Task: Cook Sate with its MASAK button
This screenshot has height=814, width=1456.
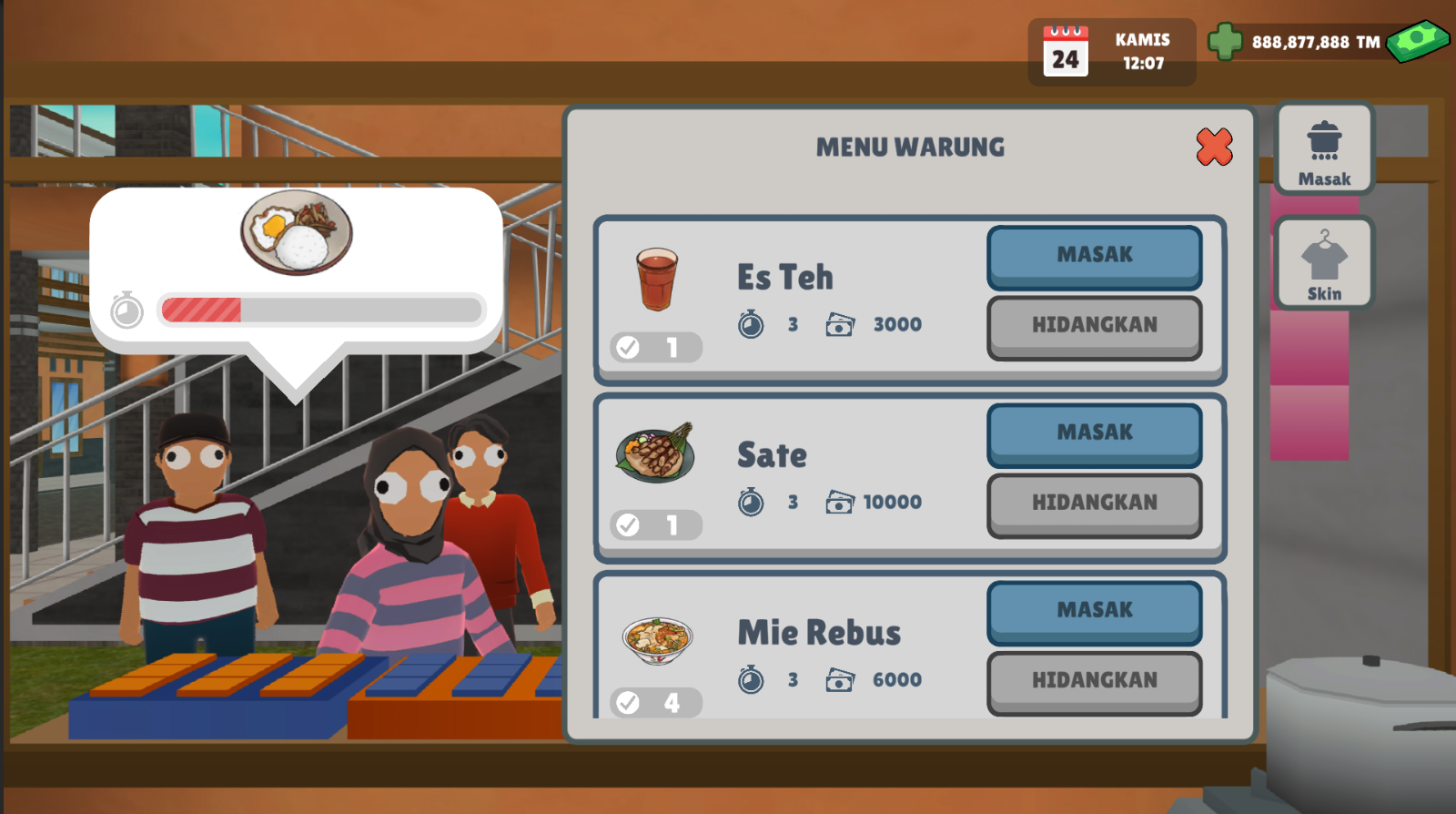Action: pyautogui.click(x=1094, y=432)
